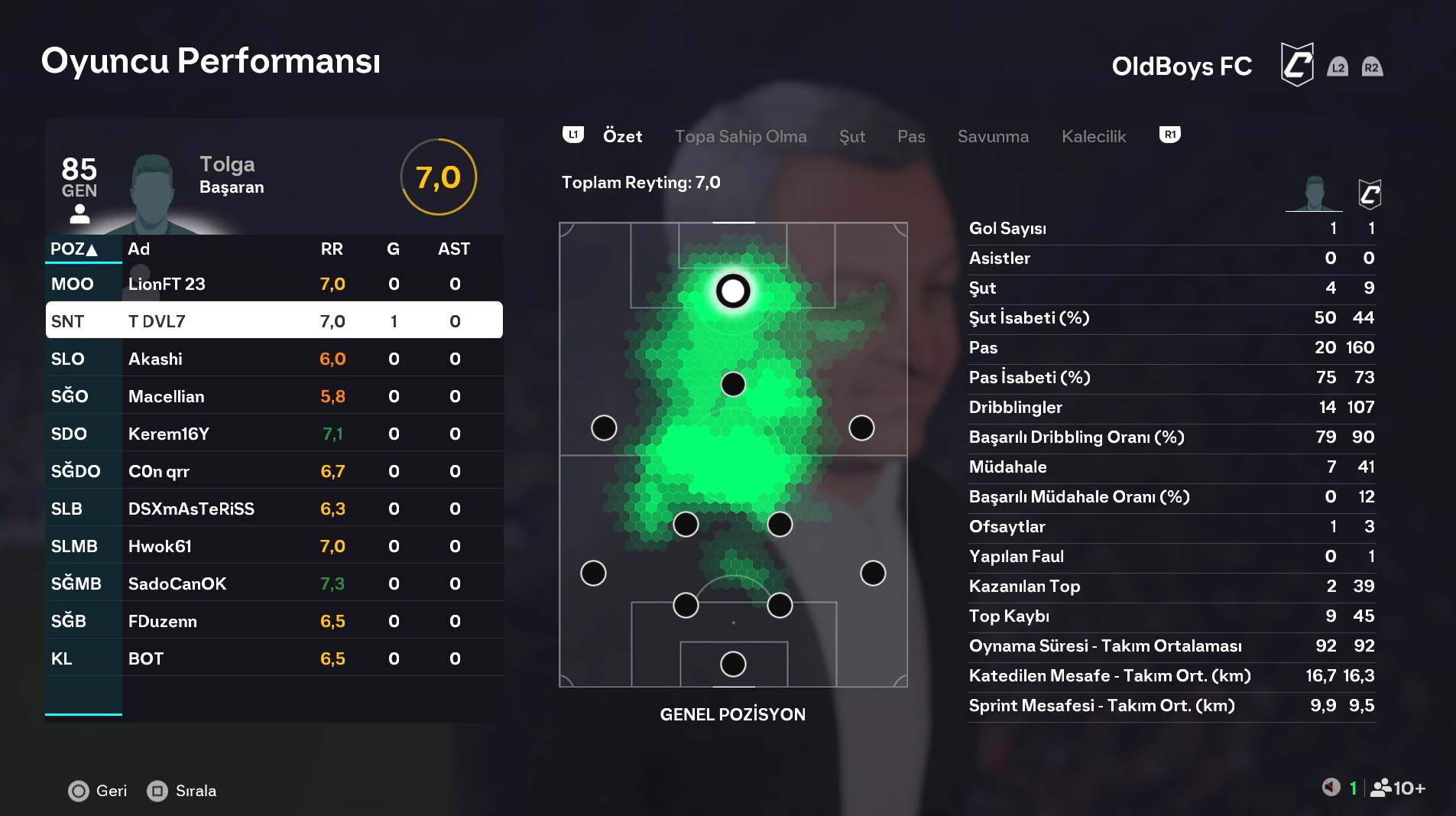This screenshot has width=1456, height=816.
Task: Select the Pas tab
Action: click(x=910, y=136)
